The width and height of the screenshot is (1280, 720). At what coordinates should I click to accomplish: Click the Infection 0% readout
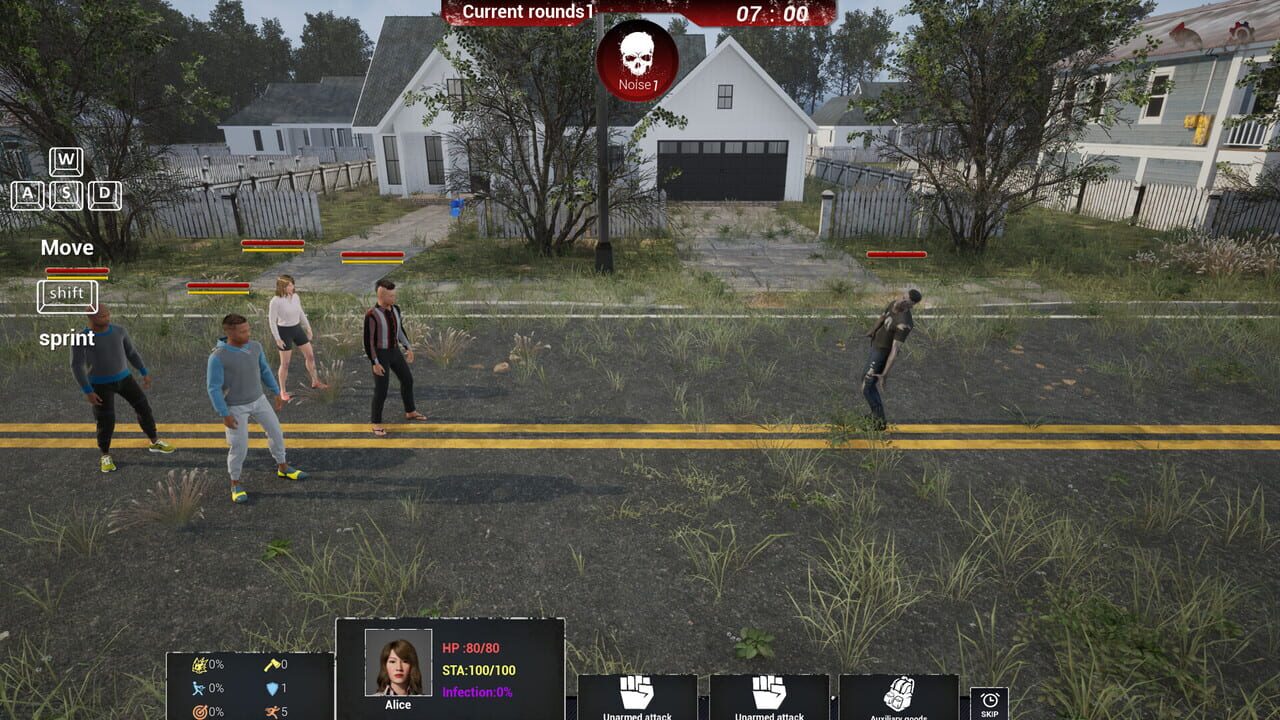(478, 691)
